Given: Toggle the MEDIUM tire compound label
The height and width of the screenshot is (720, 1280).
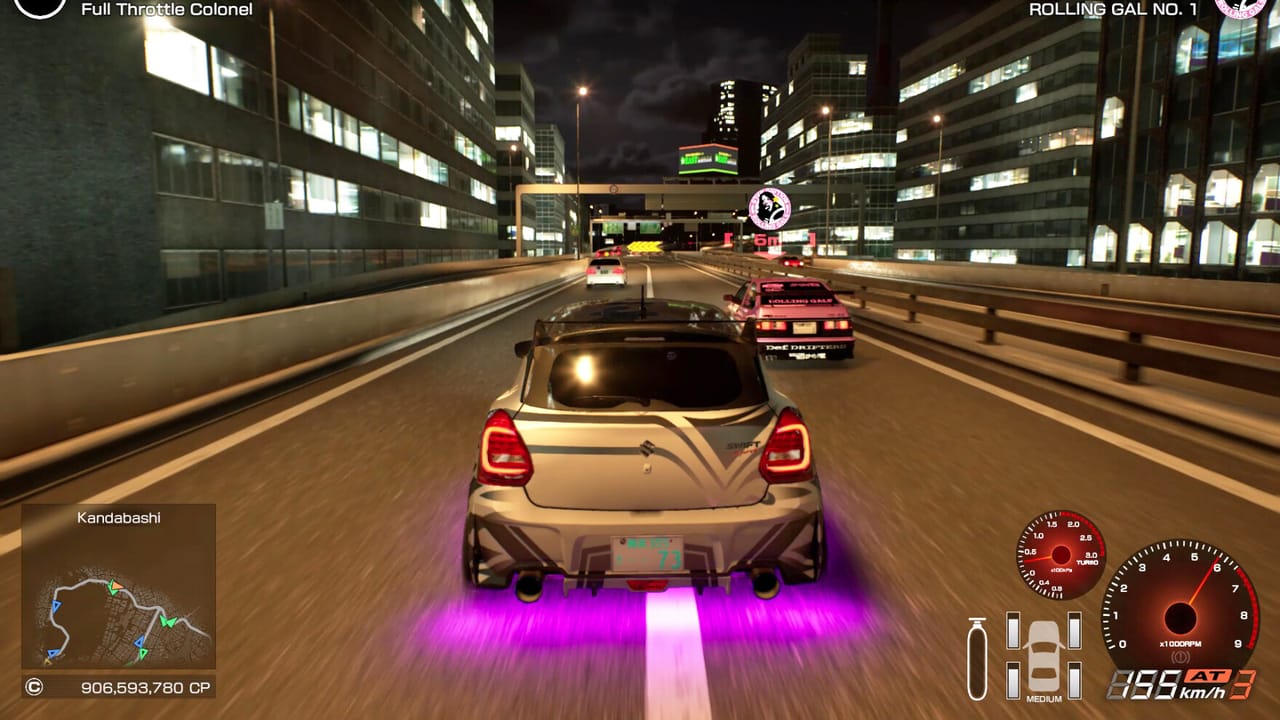Looking at the screenshot, I should coord(1044,697).
